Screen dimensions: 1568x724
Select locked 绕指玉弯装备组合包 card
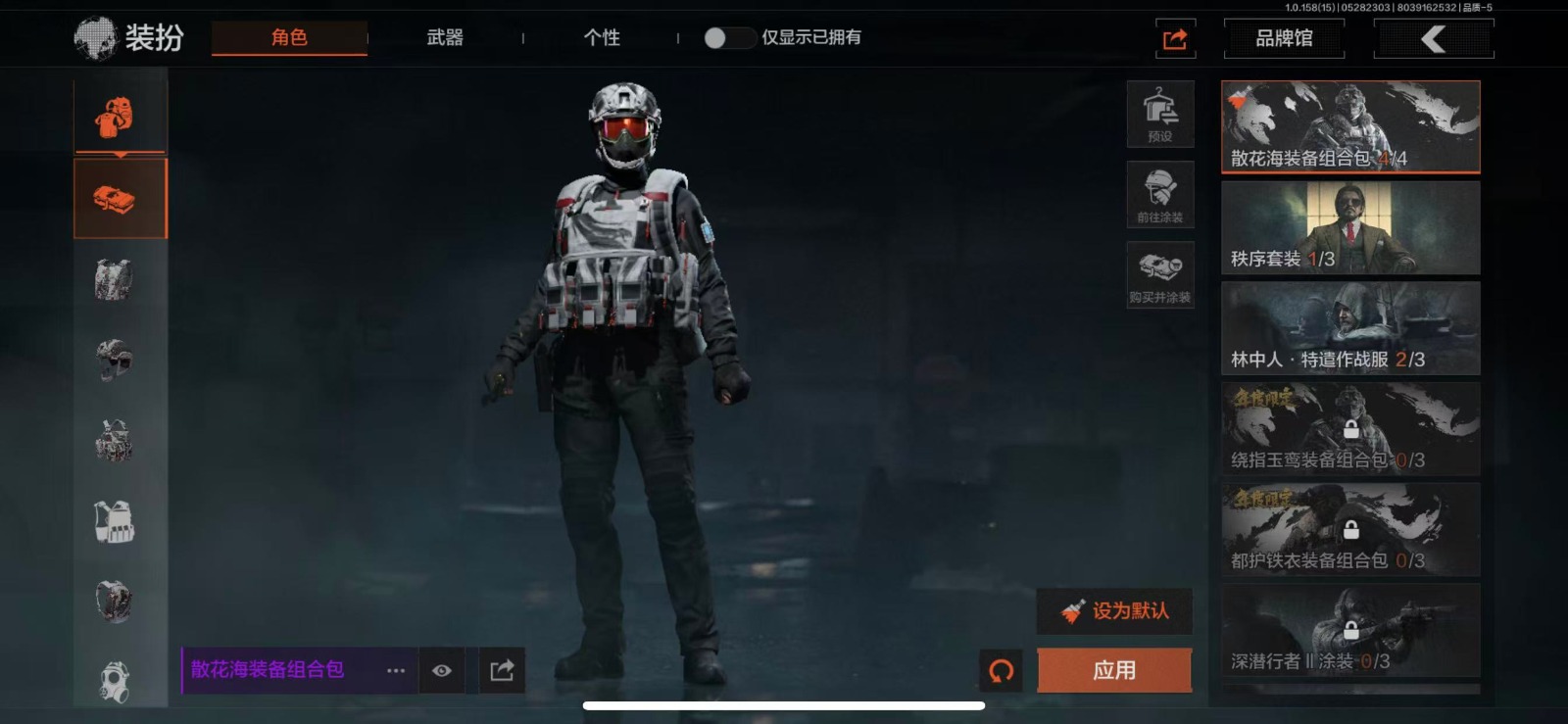1350,429
